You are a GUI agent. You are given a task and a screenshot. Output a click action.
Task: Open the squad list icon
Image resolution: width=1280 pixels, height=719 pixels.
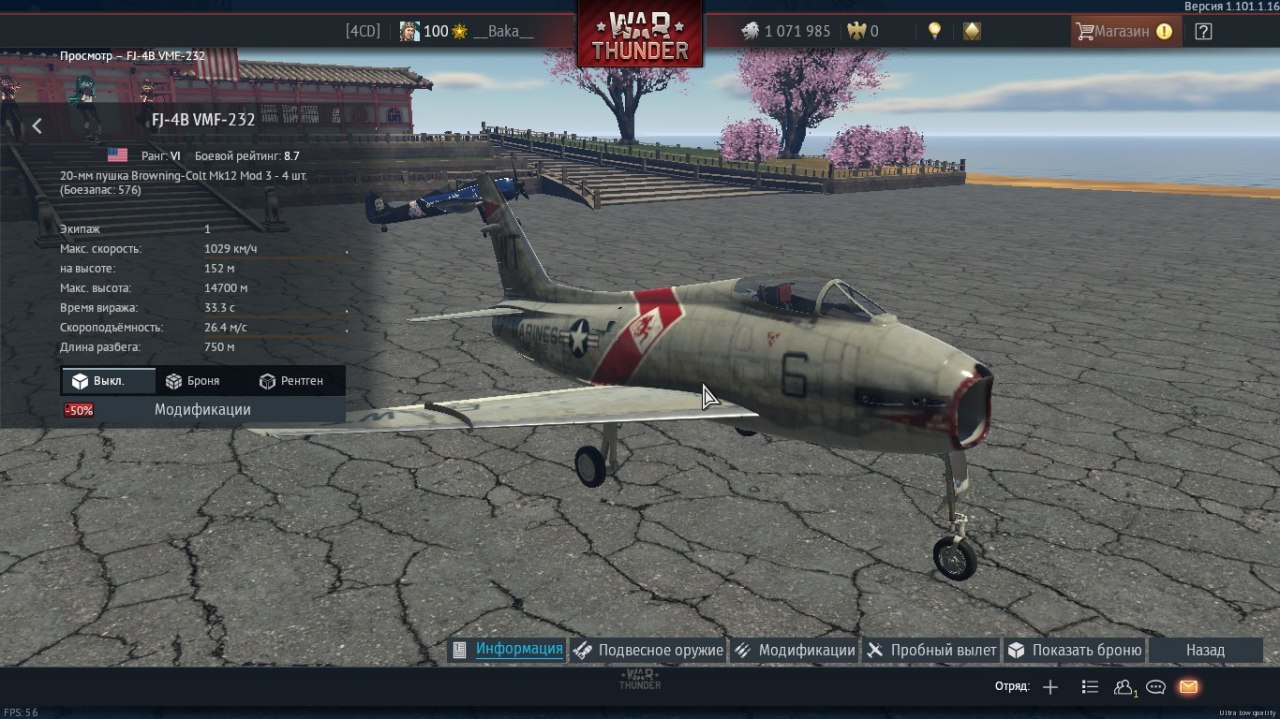(x=1090, y=687)
